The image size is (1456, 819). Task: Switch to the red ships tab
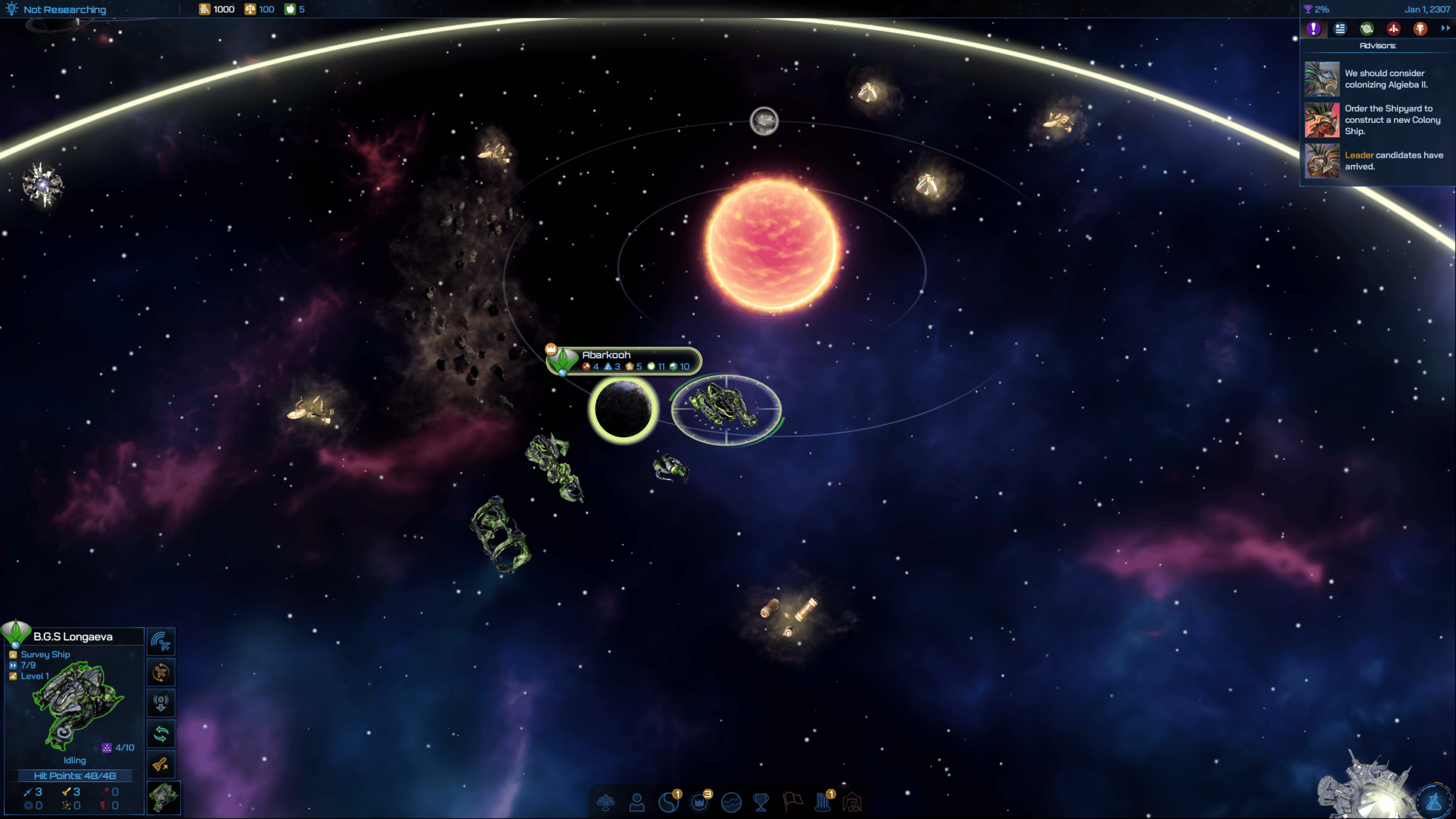1393,29
